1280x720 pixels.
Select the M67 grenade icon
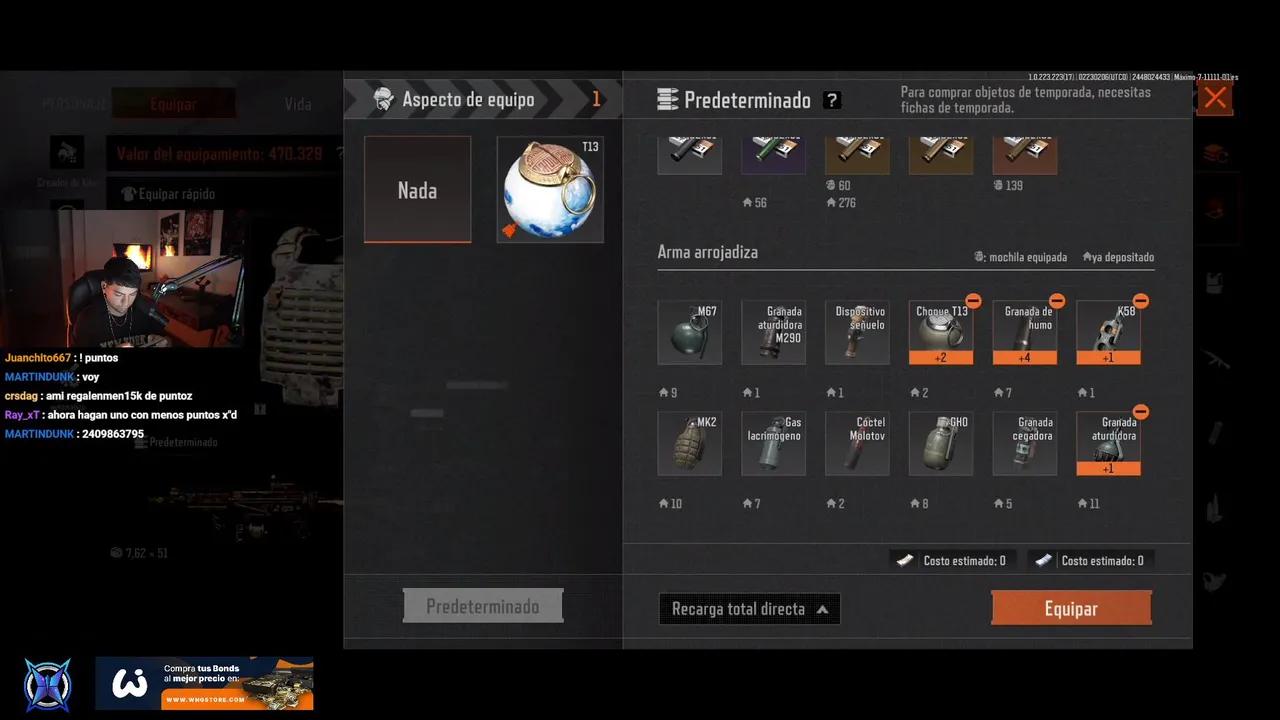click(689, 331)
